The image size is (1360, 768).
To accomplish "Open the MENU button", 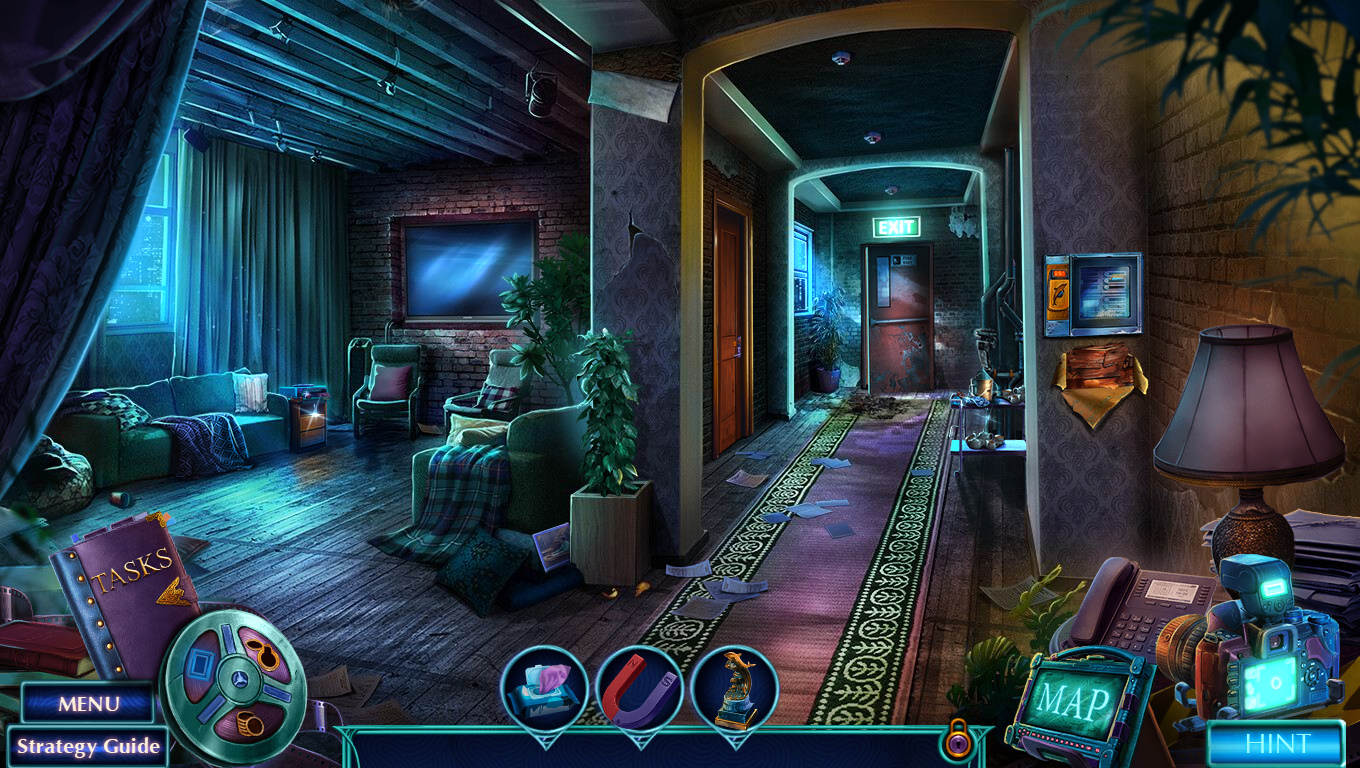I will 88,703.
